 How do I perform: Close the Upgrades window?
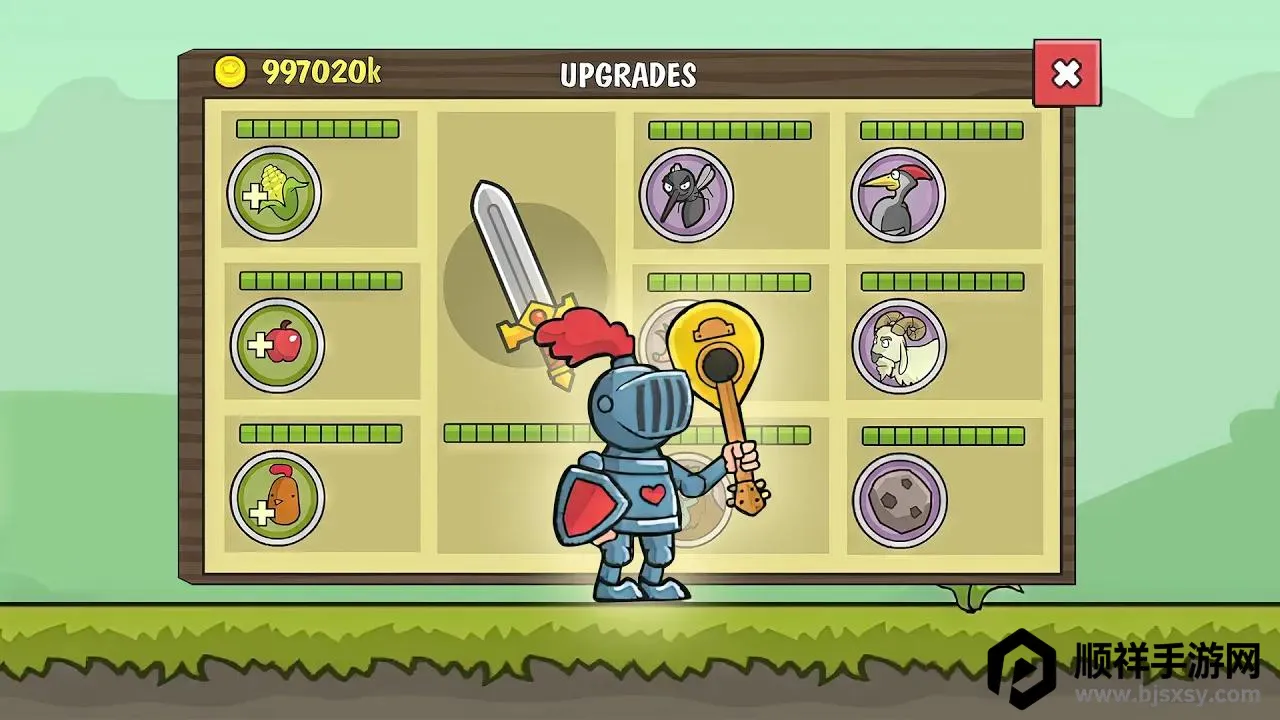coord(1066,73)
